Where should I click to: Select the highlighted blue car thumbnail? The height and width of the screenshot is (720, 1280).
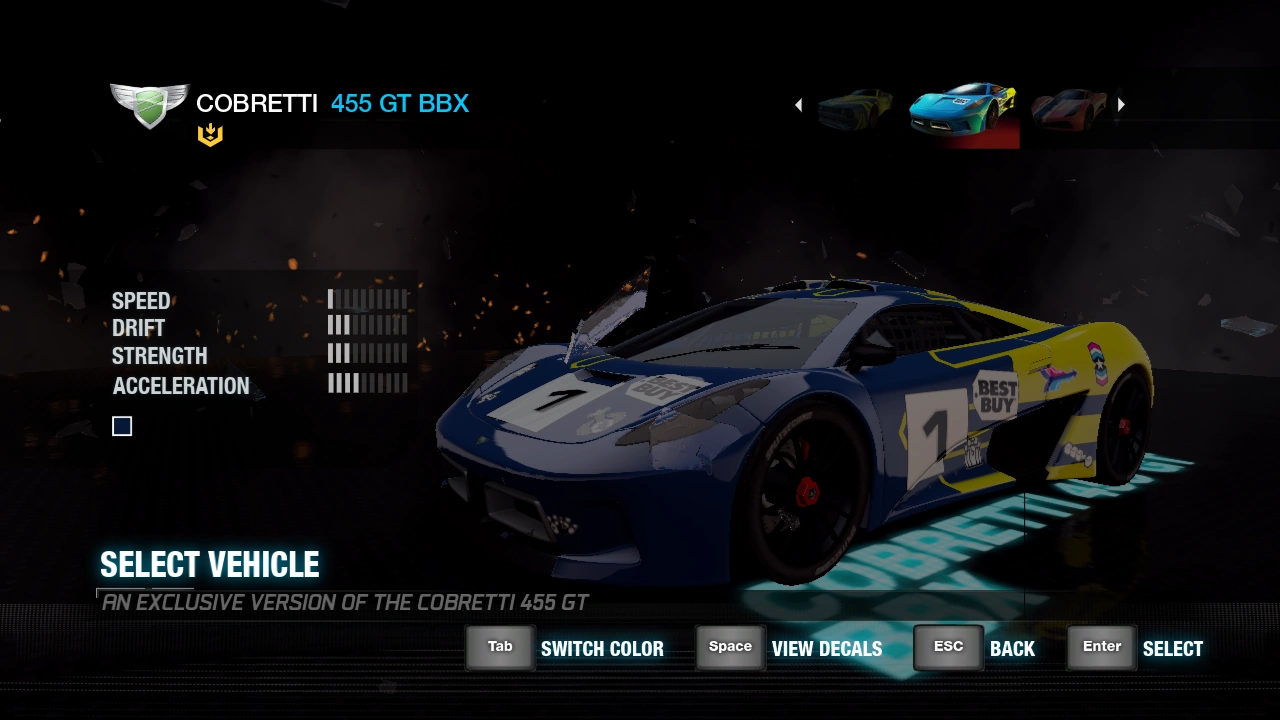click(x=963, y=109)
